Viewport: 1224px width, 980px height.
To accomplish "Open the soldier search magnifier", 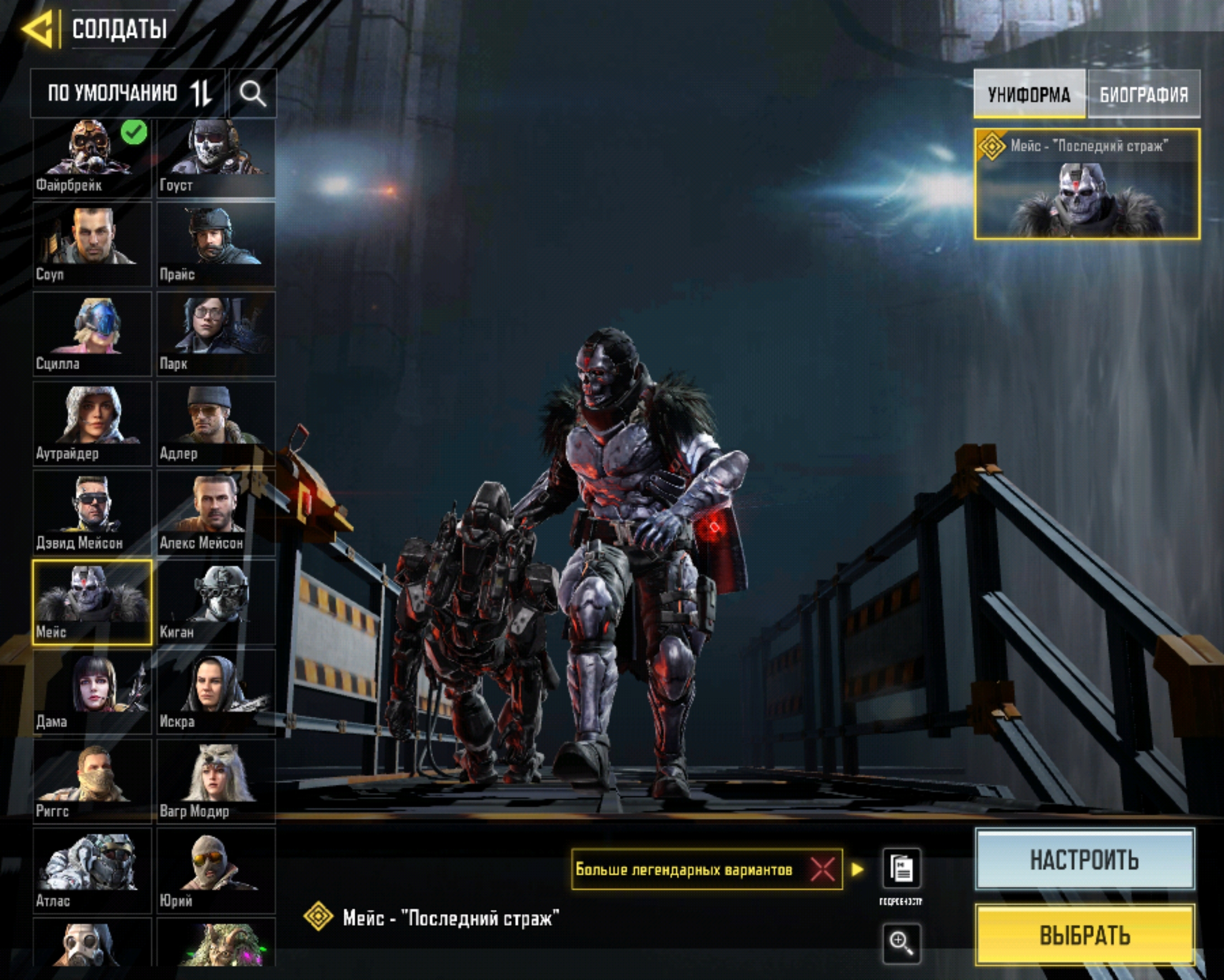I will click(x=252, y=93).
